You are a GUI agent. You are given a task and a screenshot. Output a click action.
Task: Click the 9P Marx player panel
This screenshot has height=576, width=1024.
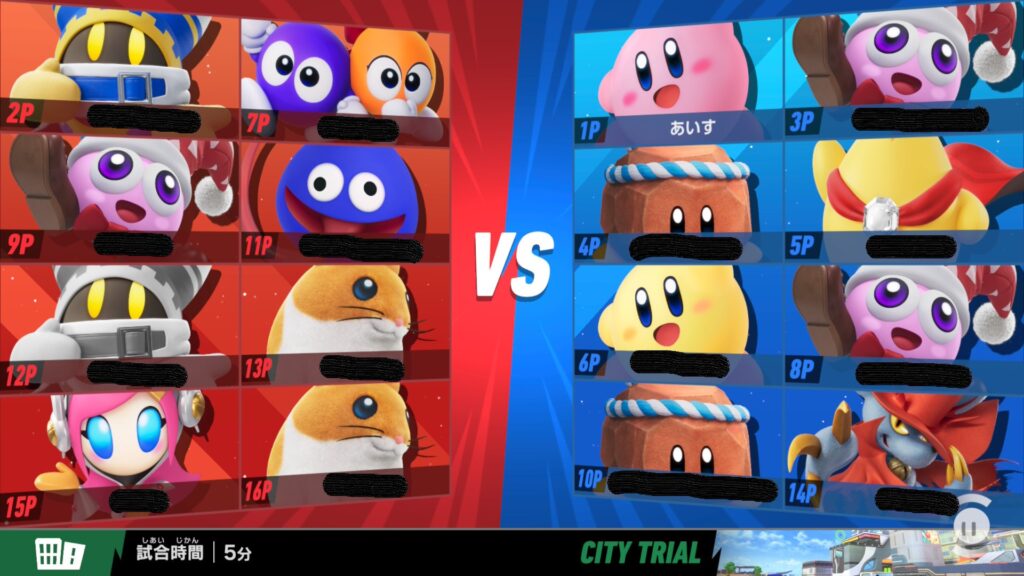[120, 195]
